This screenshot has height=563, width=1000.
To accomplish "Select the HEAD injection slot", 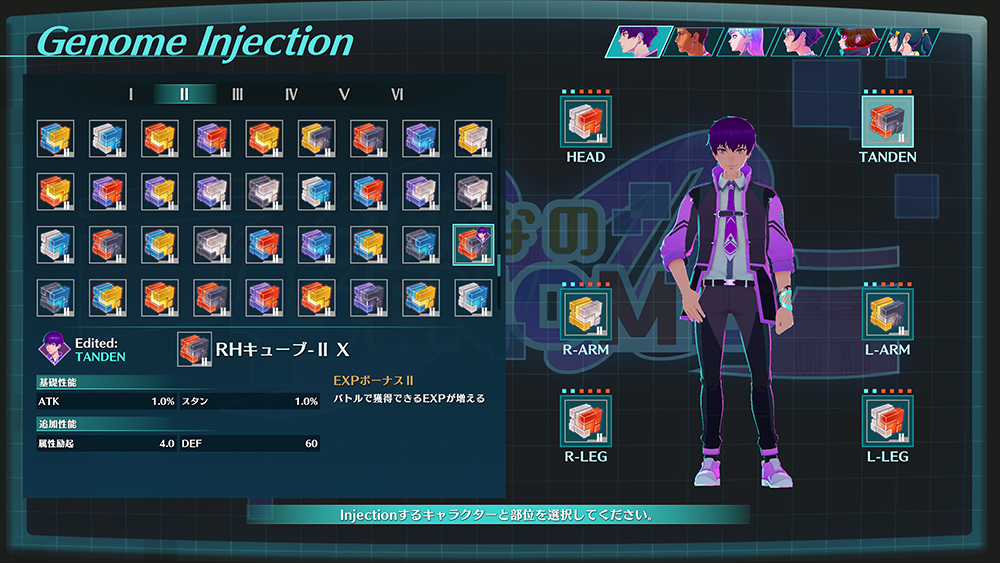I will tap(585, 121).
